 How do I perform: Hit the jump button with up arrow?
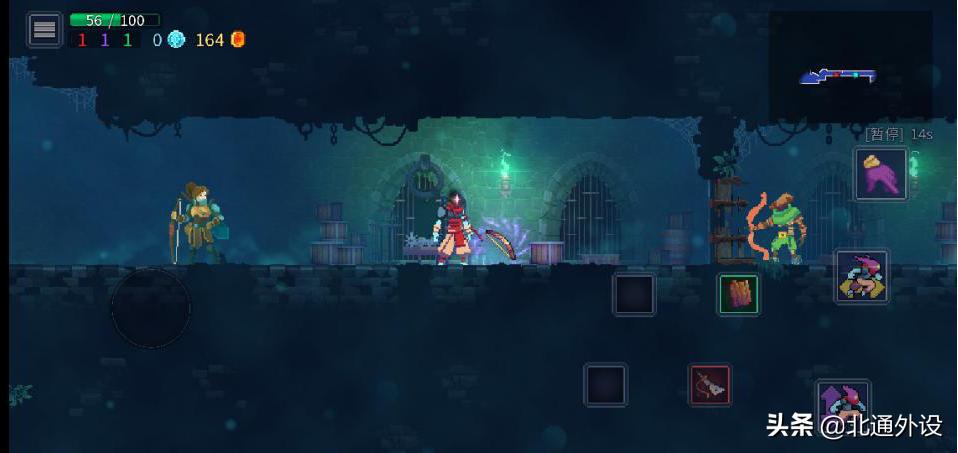[842, 402]
